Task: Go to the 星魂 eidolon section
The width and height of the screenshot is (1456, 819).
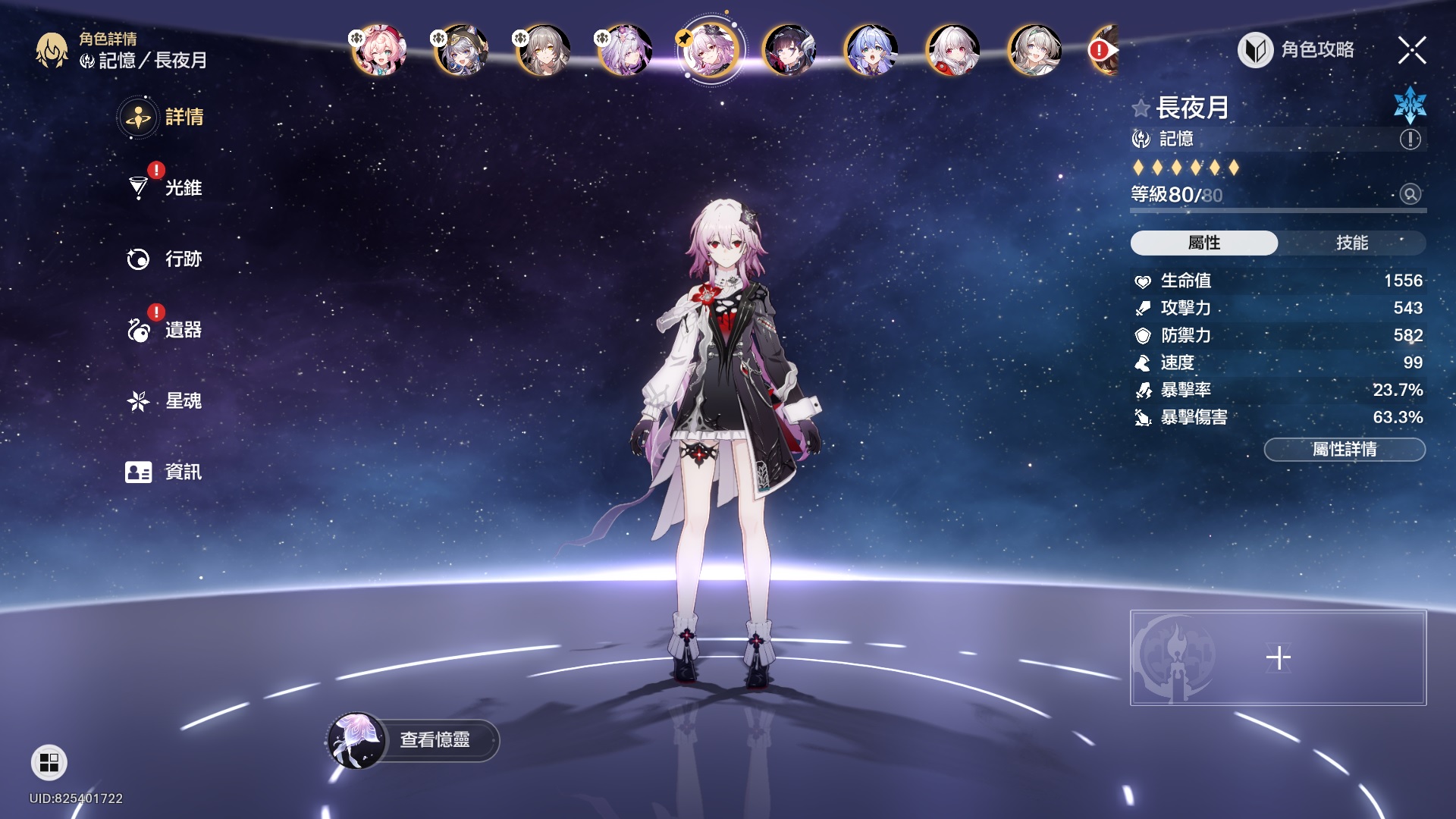Action: click(183, 400)
